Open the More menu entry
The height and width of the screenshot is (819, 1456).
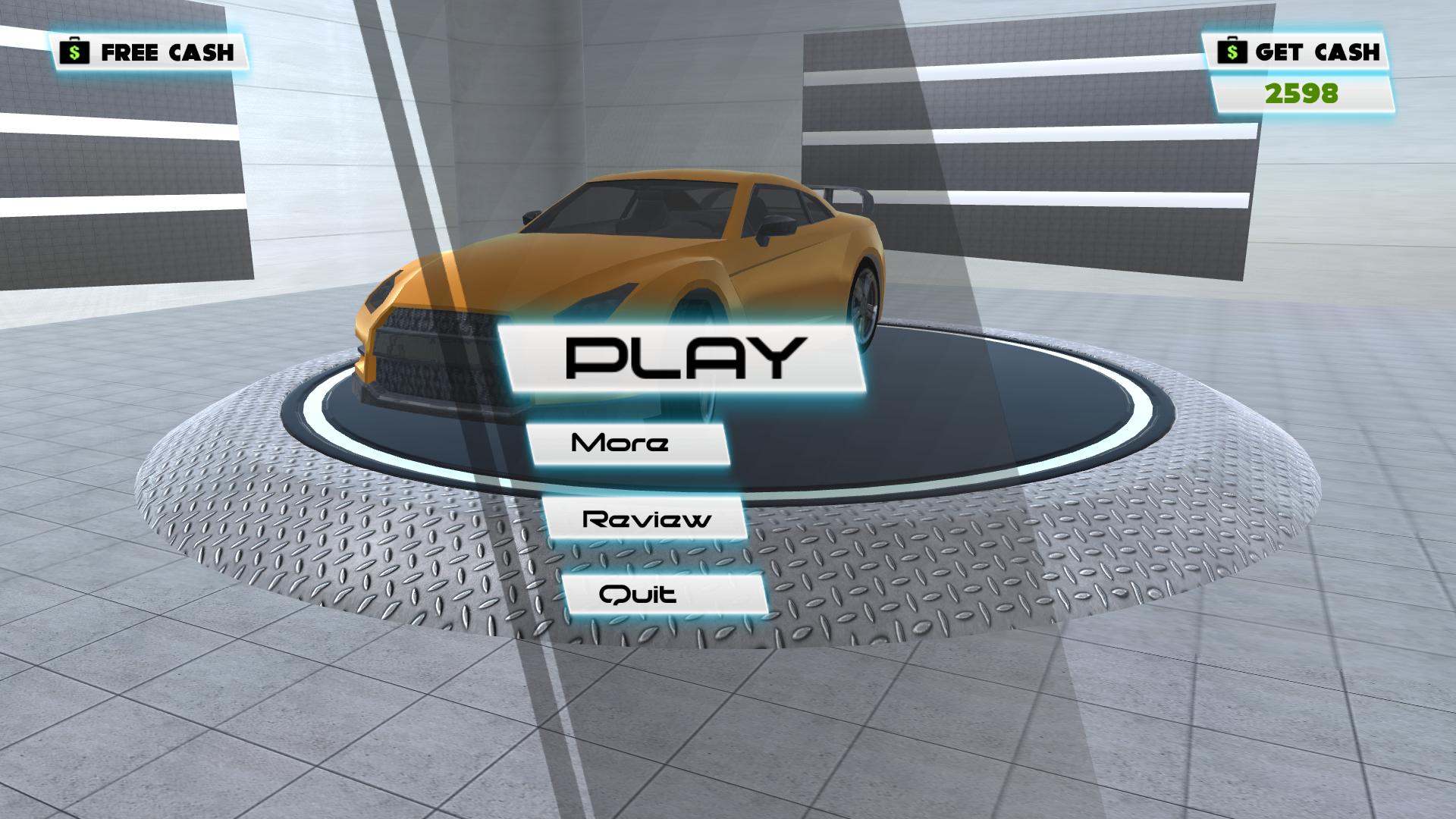pyautogui.click(x=627, y=444)
